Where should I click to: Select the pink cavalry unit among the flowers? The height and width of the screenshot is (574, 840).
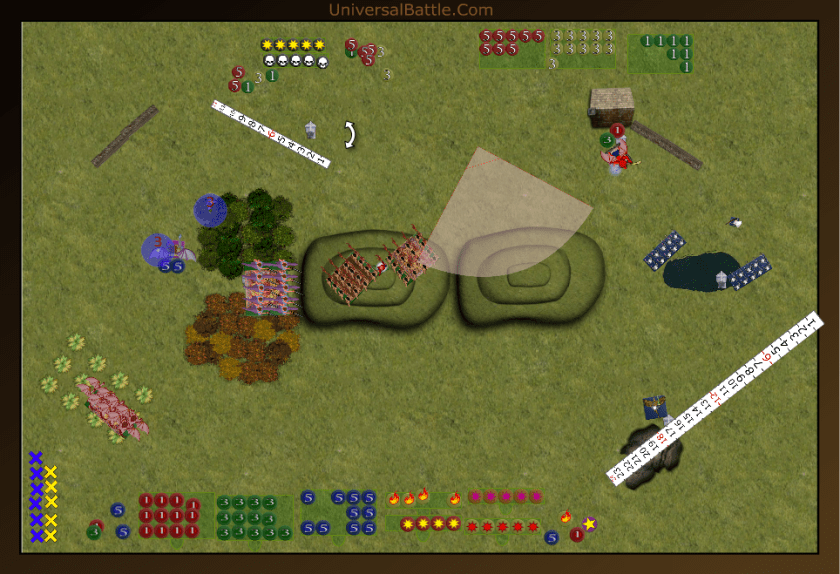[112, 406]
